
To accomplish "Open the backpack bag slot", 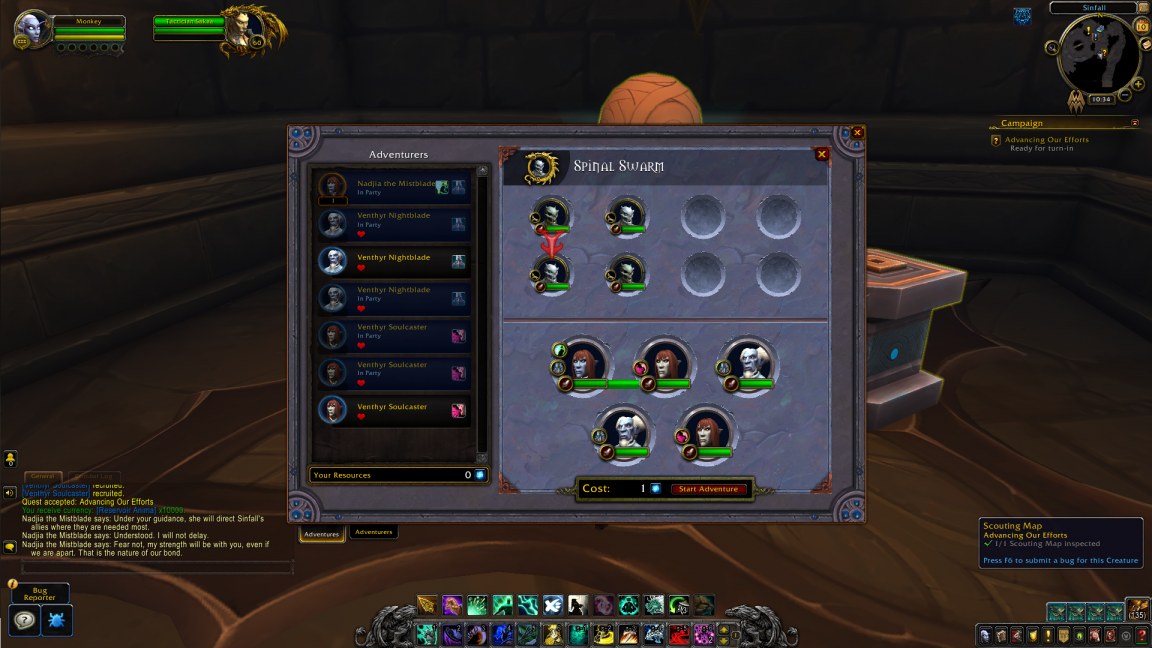I will [1138, 607].
